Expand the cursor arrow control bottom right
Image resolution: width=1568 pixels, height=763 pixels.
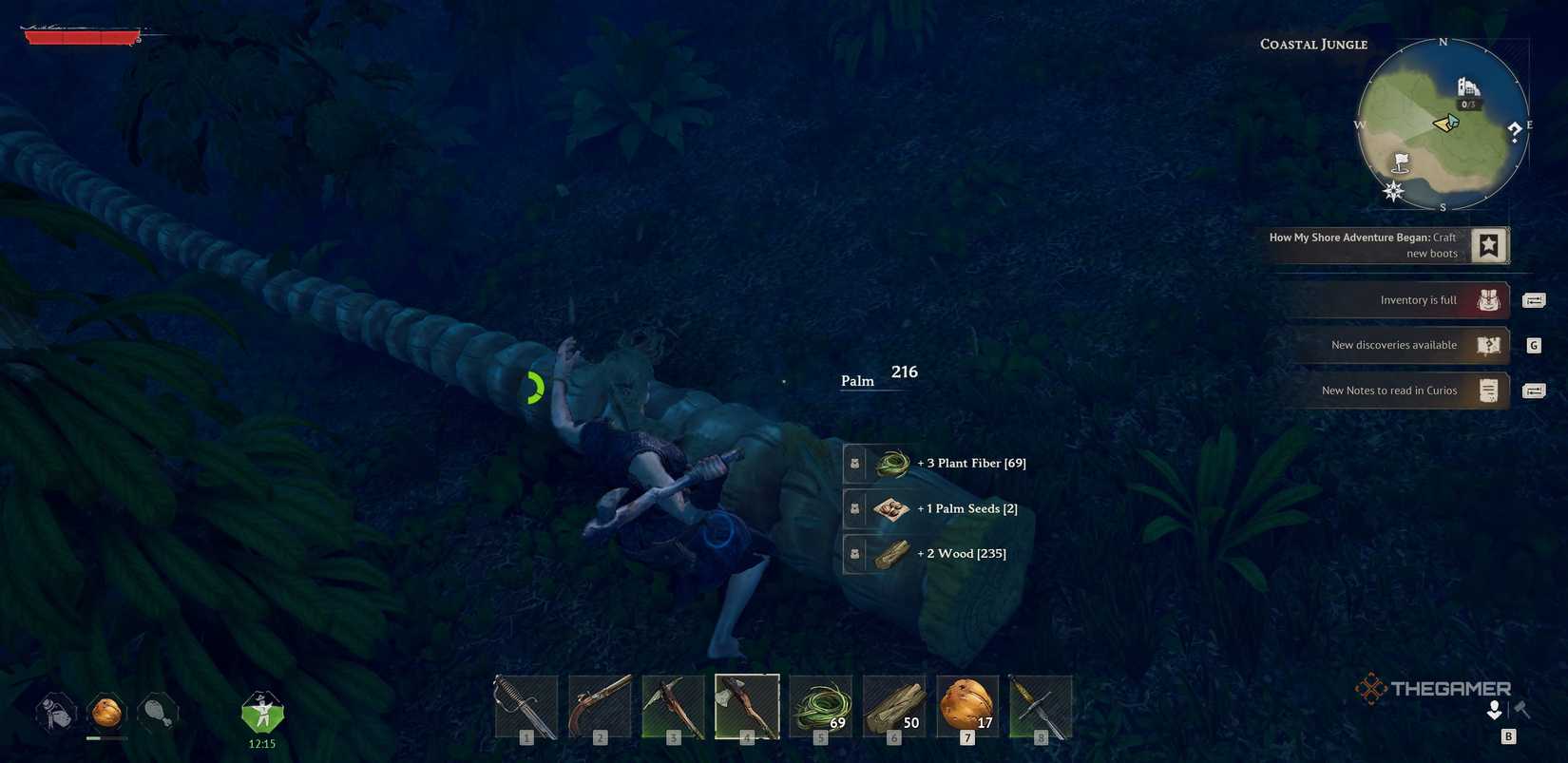click(1521, 709)
